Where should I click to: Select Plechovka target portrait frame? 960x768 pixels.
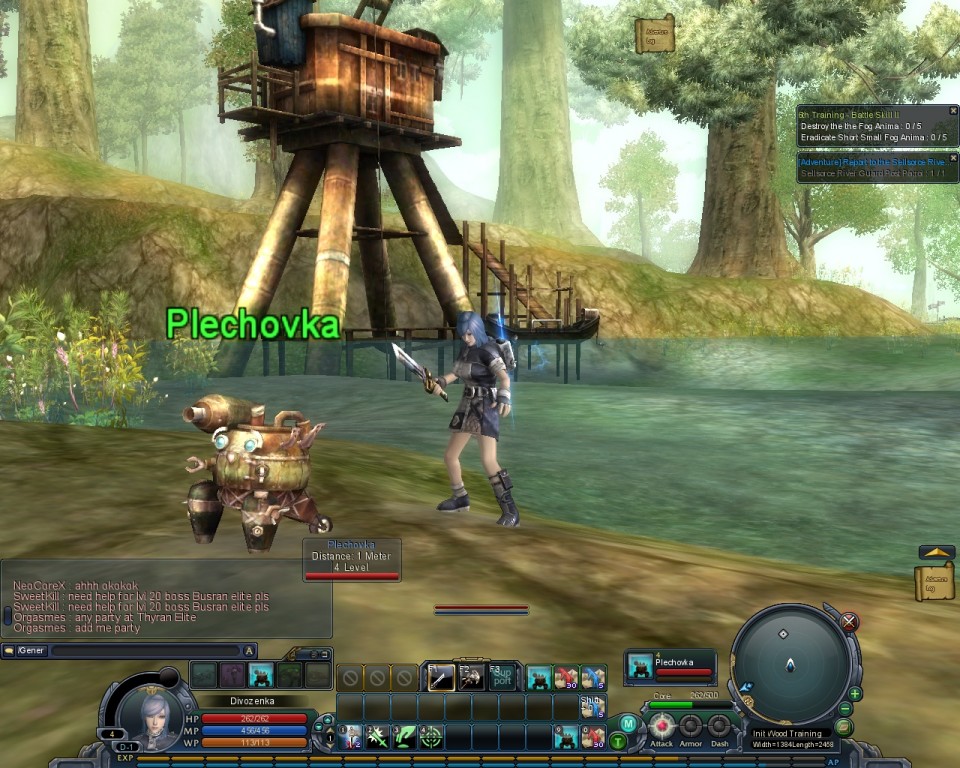point(671,668)
